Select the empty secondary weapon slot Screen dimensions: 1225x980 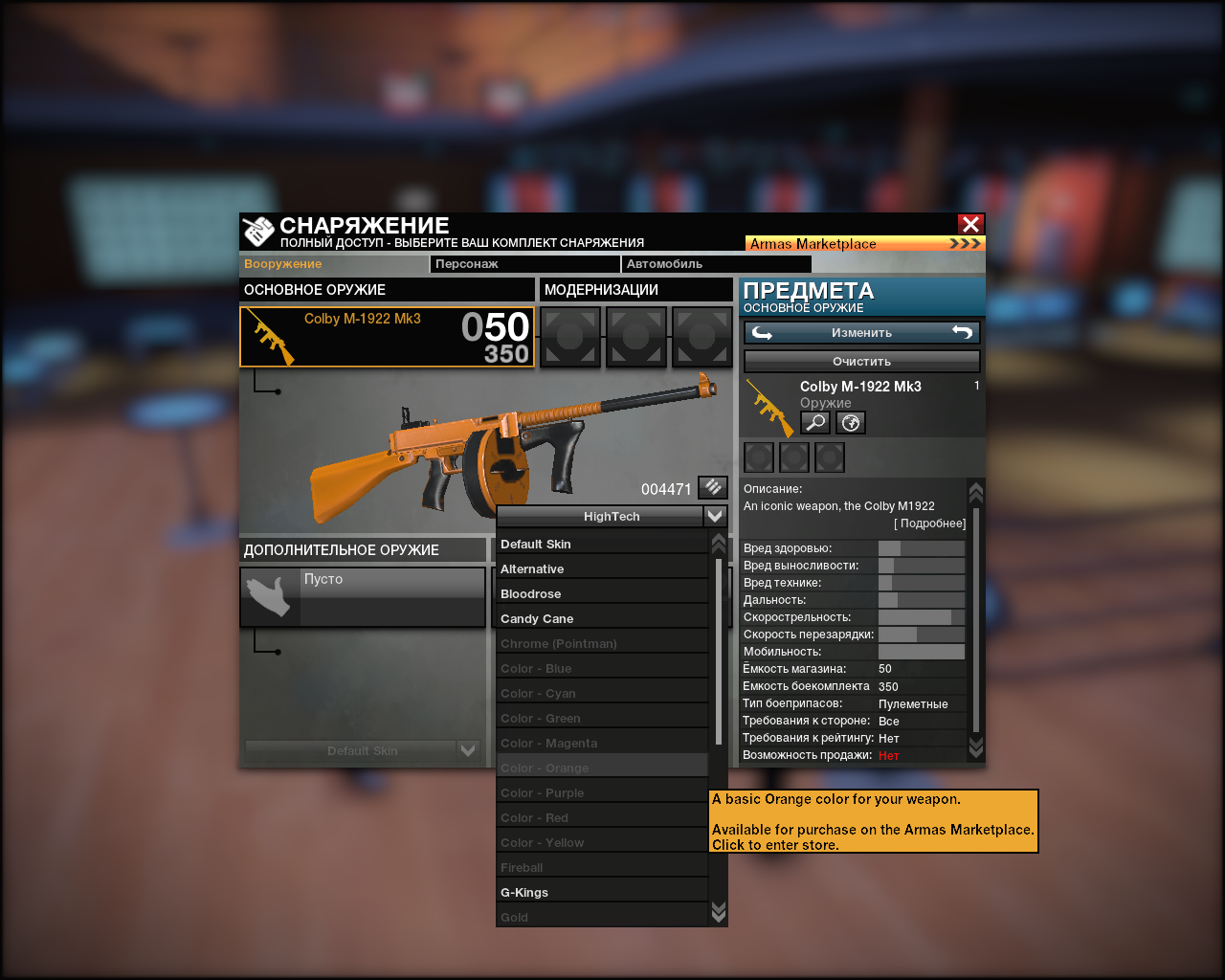point(363,597)
